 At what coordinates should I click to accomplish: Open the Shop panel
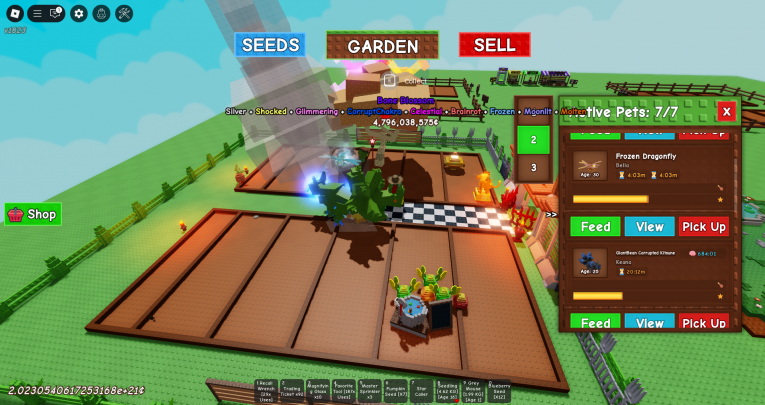point(33,214)
